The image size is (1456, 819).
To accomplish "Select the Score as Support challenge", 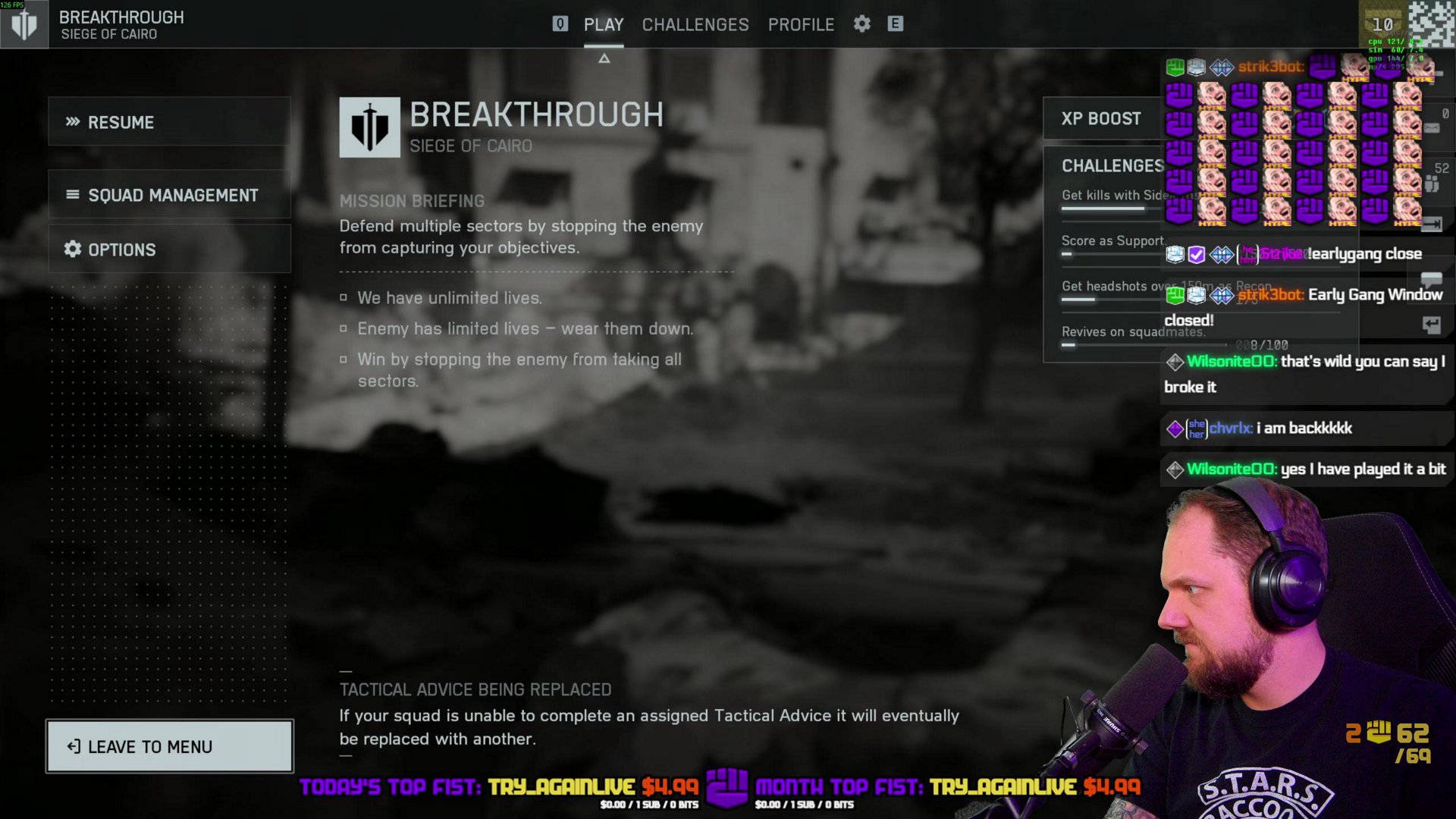I will pyautogui.click(x=1112, y=241).
